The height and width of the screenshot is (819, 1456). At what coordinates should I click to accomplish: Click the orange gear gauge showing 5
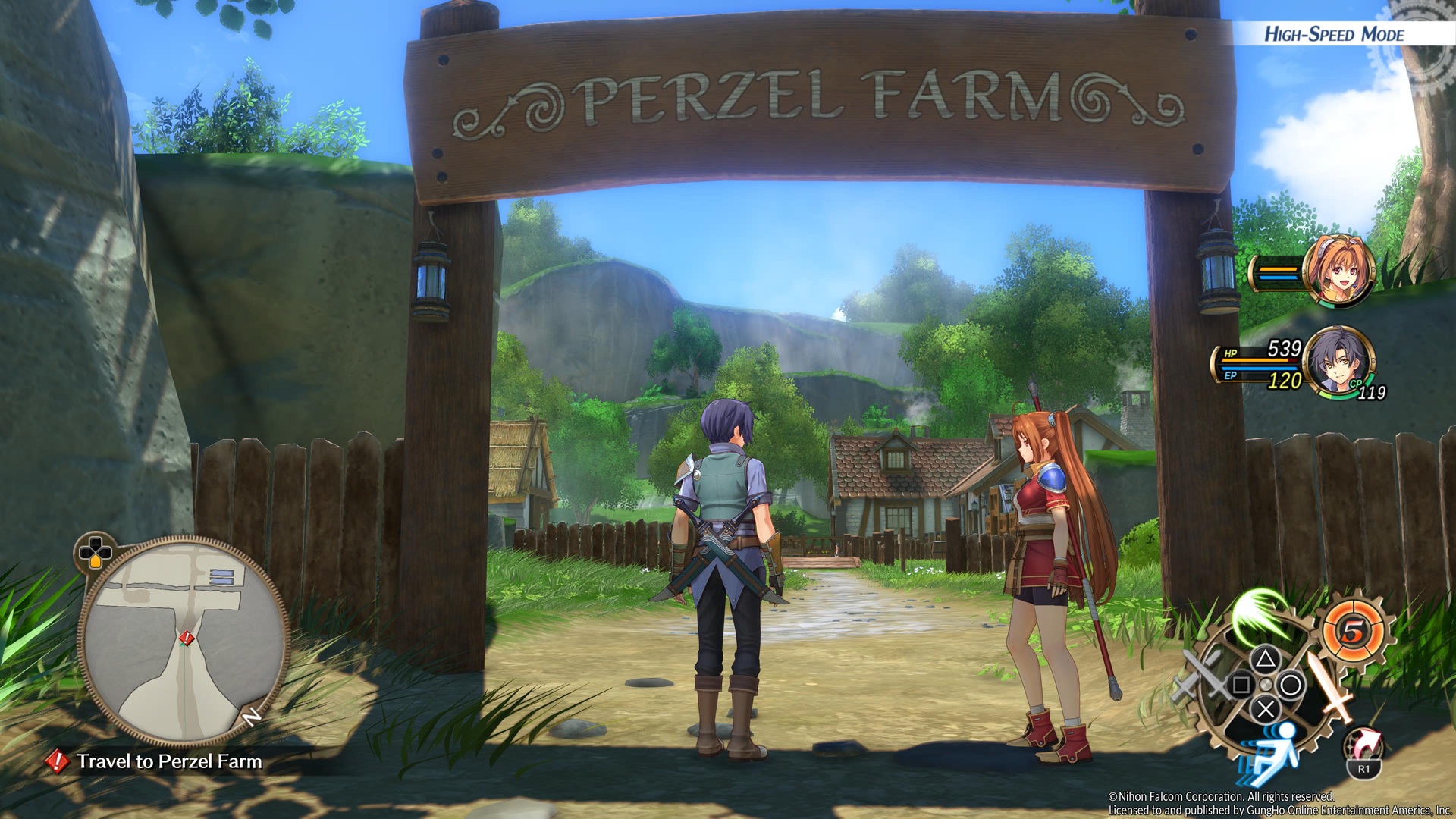1354,629
